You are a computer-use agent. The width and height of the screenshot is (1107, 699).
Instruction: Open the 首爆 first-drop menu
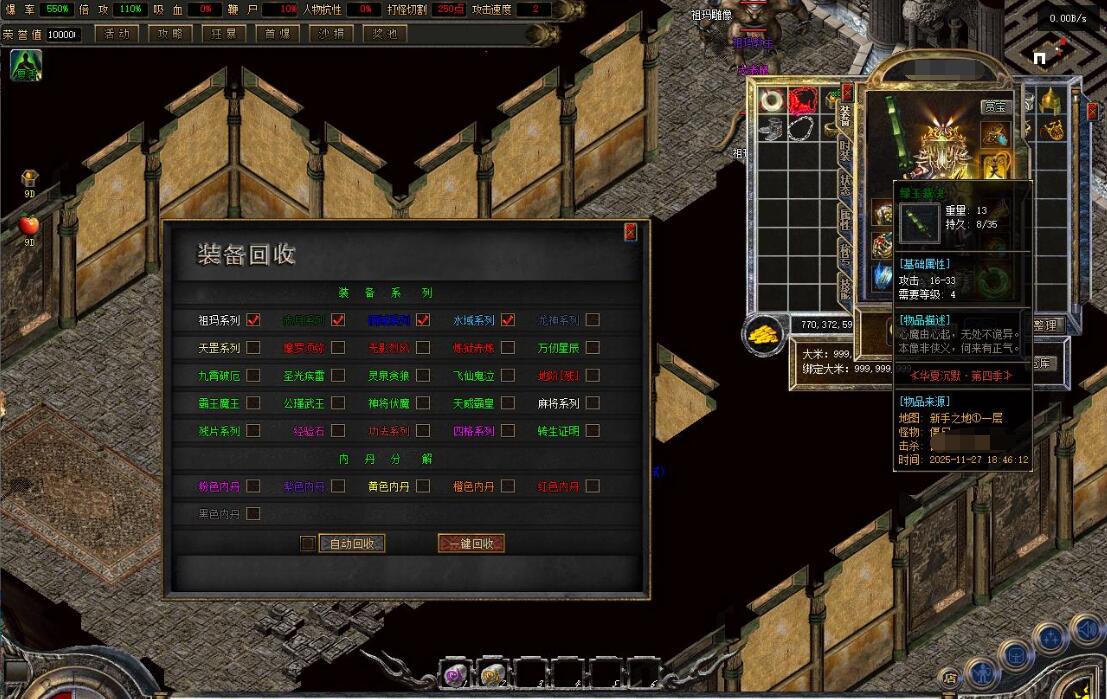tap(277, 33)
